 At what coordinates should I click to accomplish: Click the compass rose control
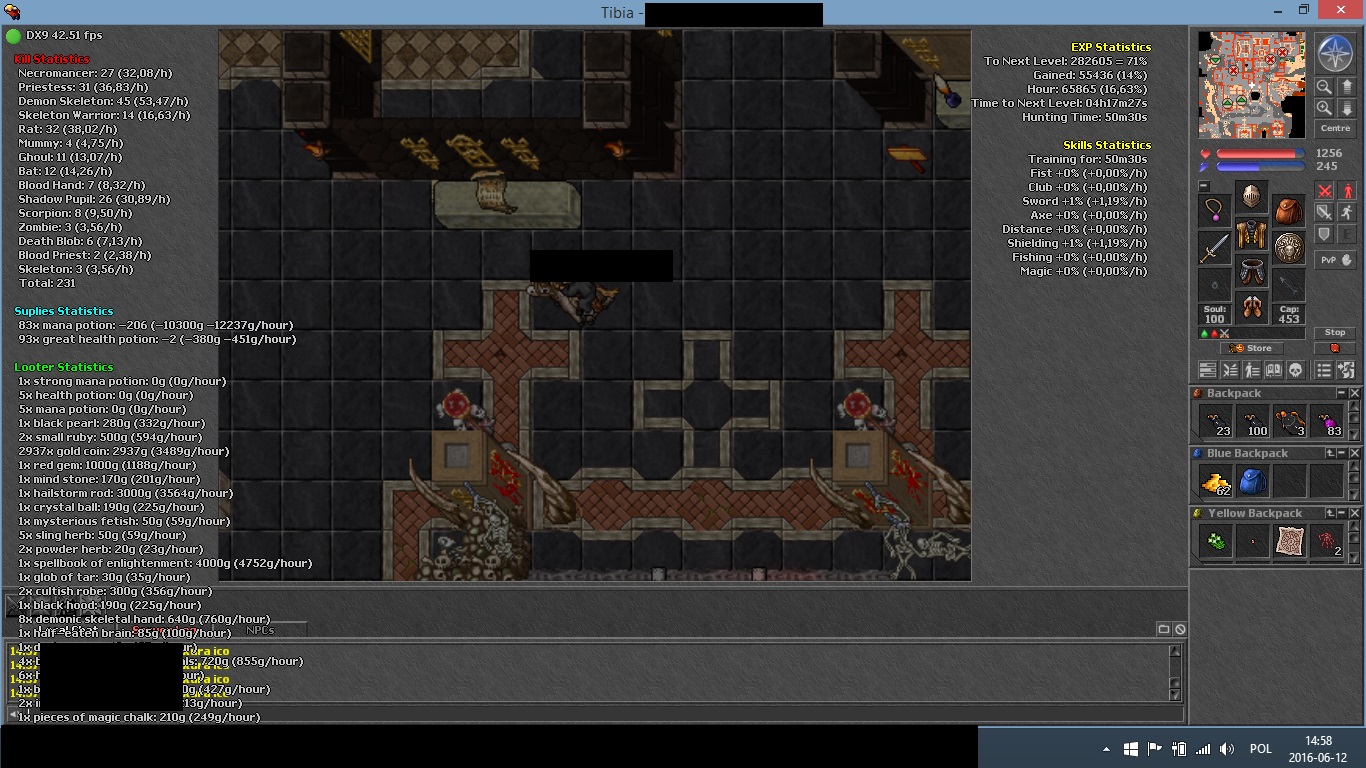pos(1335,51)
